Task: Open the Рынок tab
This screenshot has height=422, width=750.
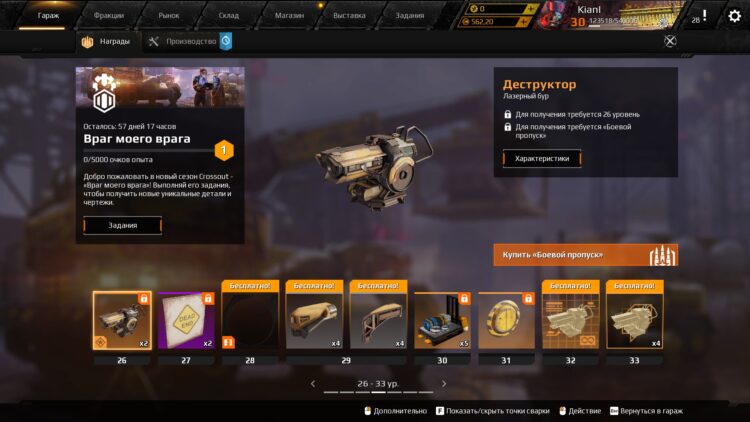Action: click(169, 15)
